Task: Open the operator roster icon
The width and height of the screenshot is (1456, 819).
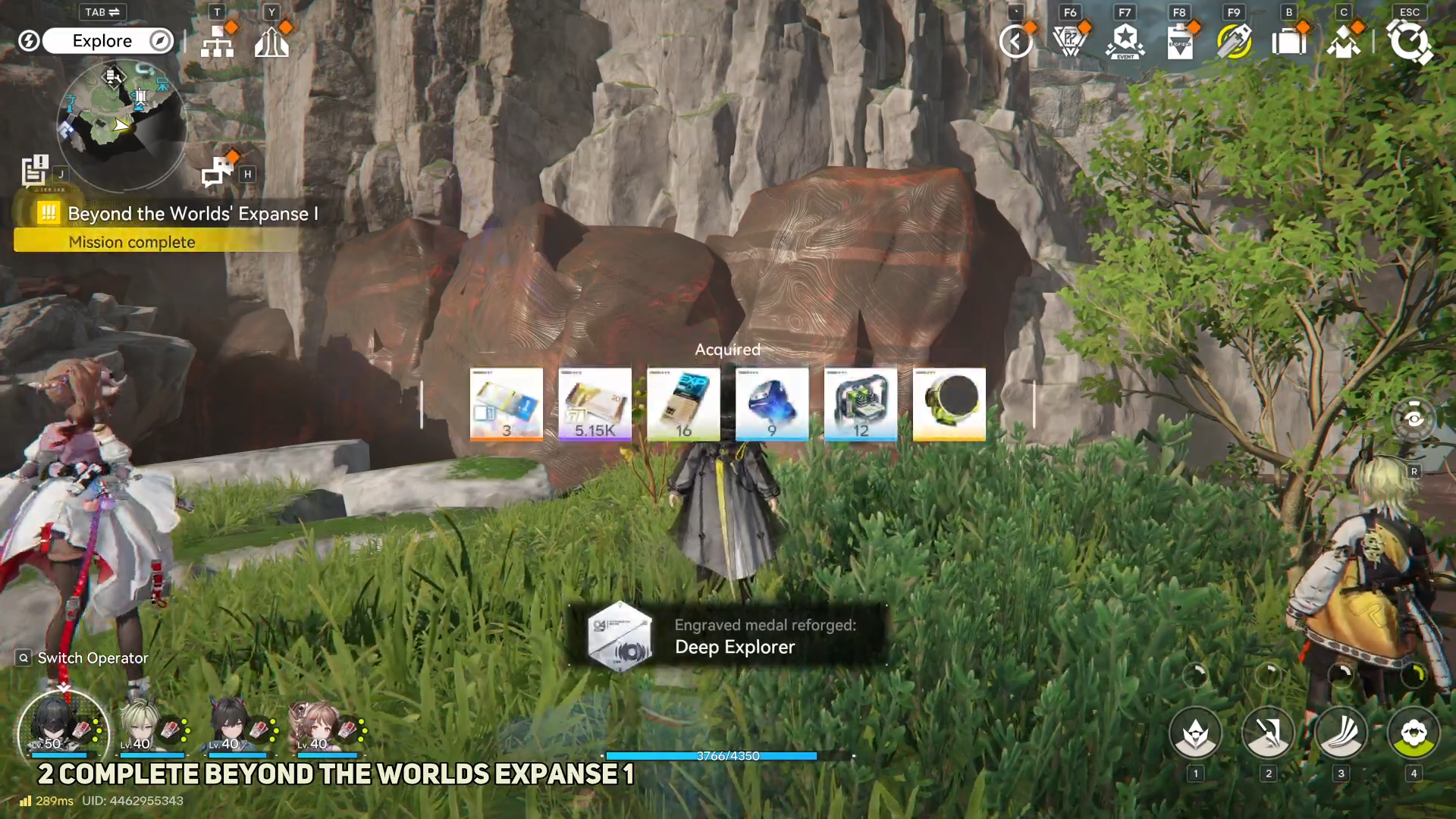Action: click(1343, 42)
